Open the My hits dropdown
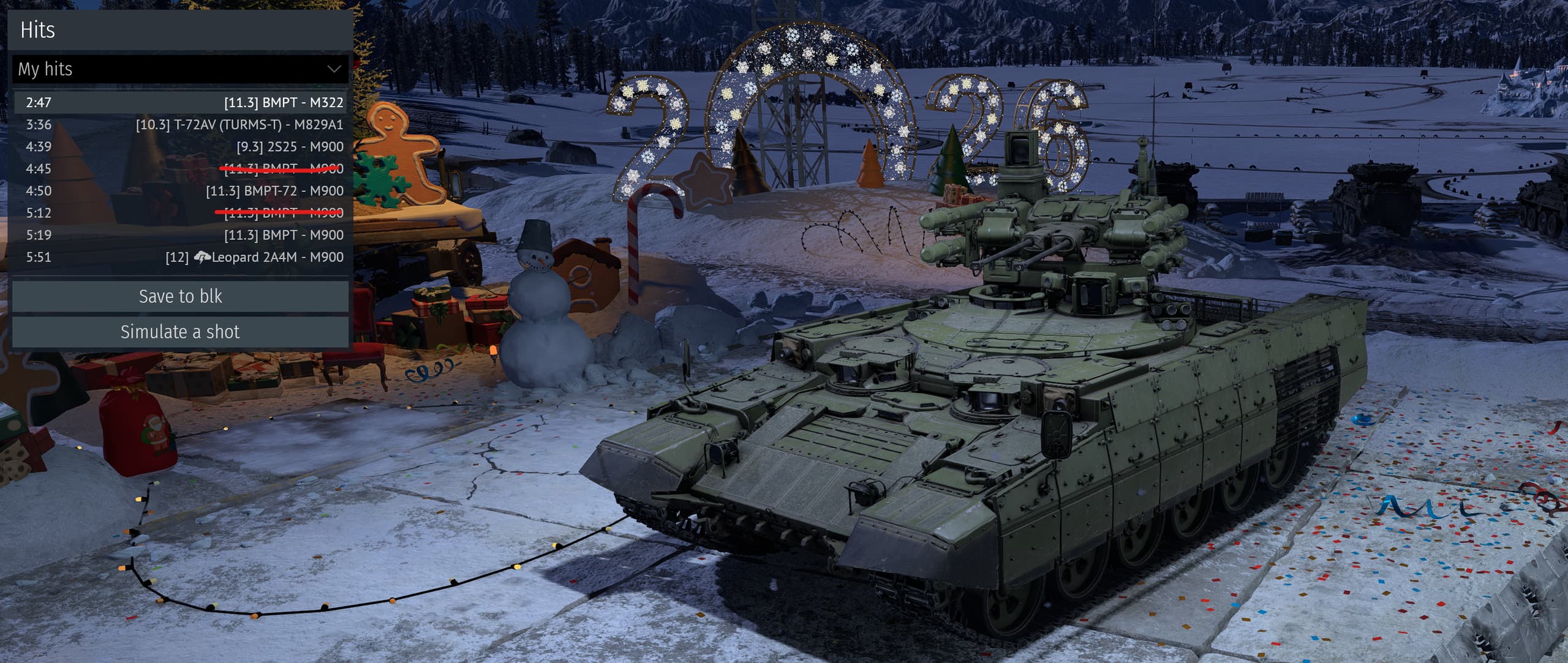1568x663 pixels. pos(180,69)
